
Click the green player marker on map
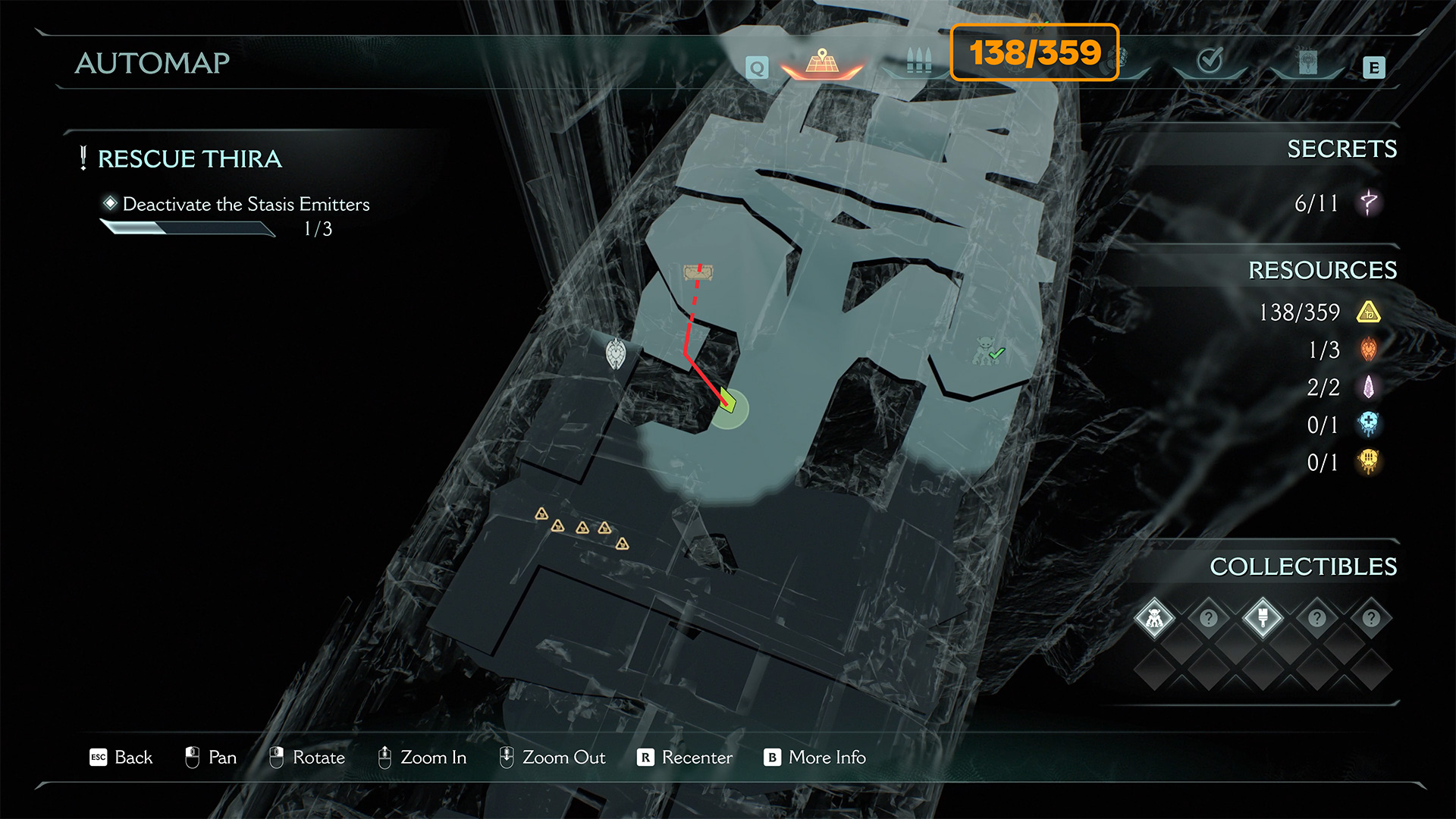coord(728,401)
